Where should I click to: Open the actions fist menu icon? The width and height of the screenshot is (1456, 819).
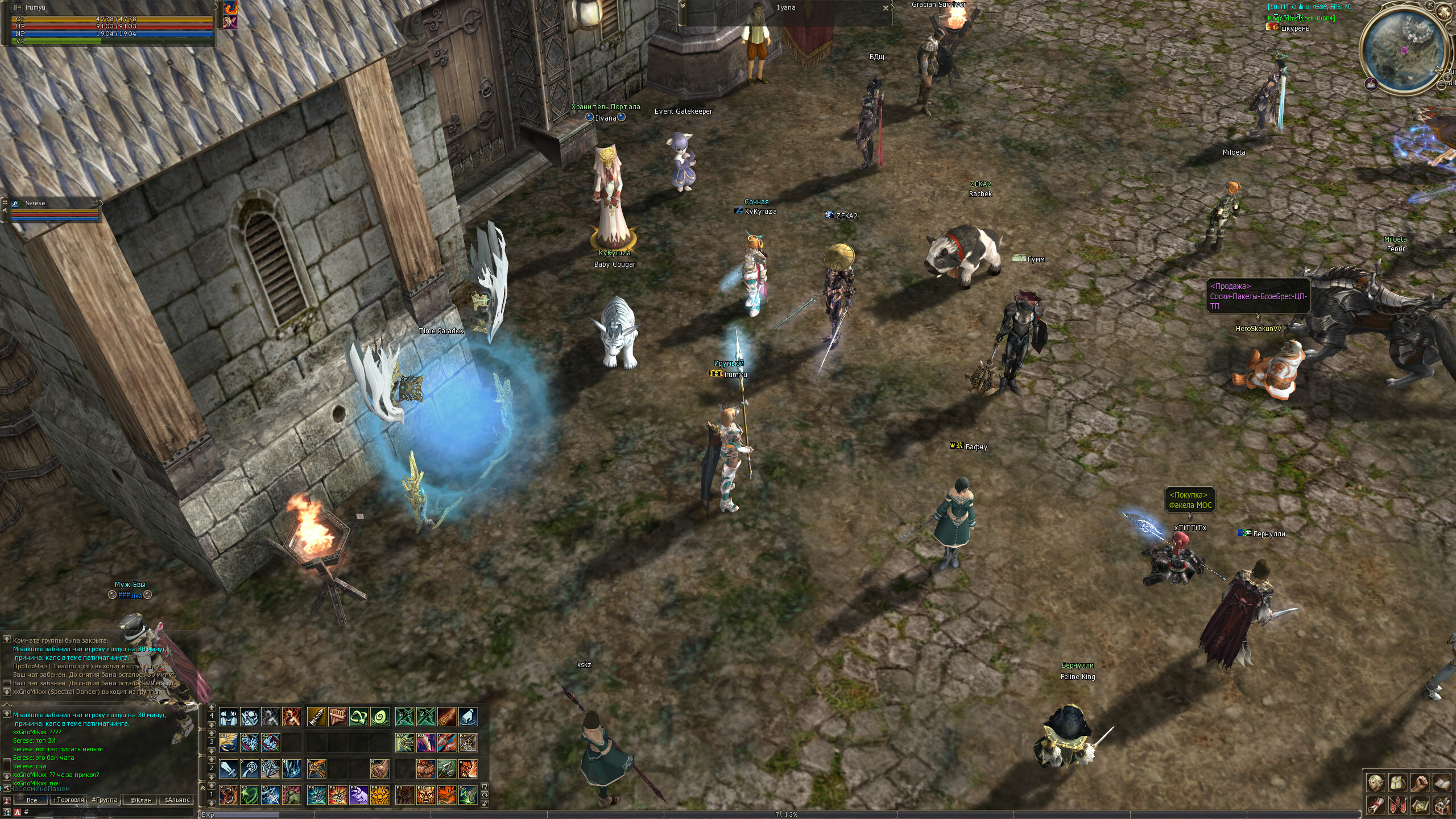(1420, 783)
